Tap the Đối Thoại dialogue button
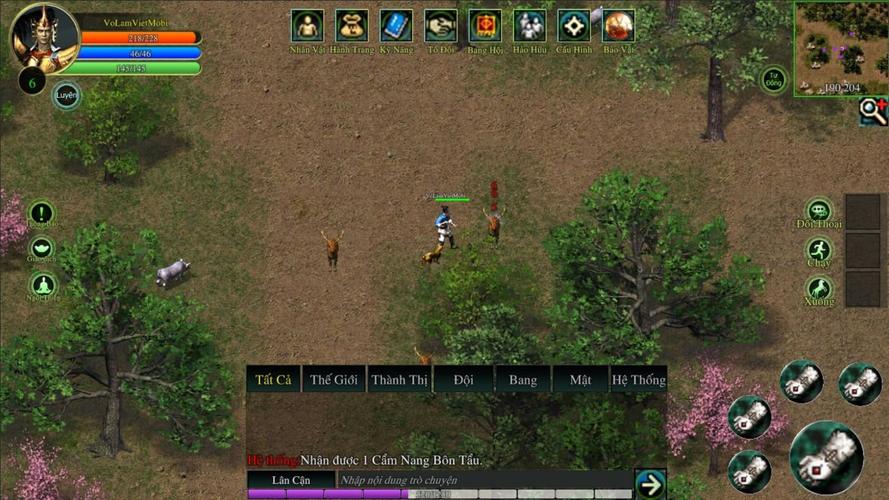The width and height of the screenshot is (889, 500). coord(819,211)
